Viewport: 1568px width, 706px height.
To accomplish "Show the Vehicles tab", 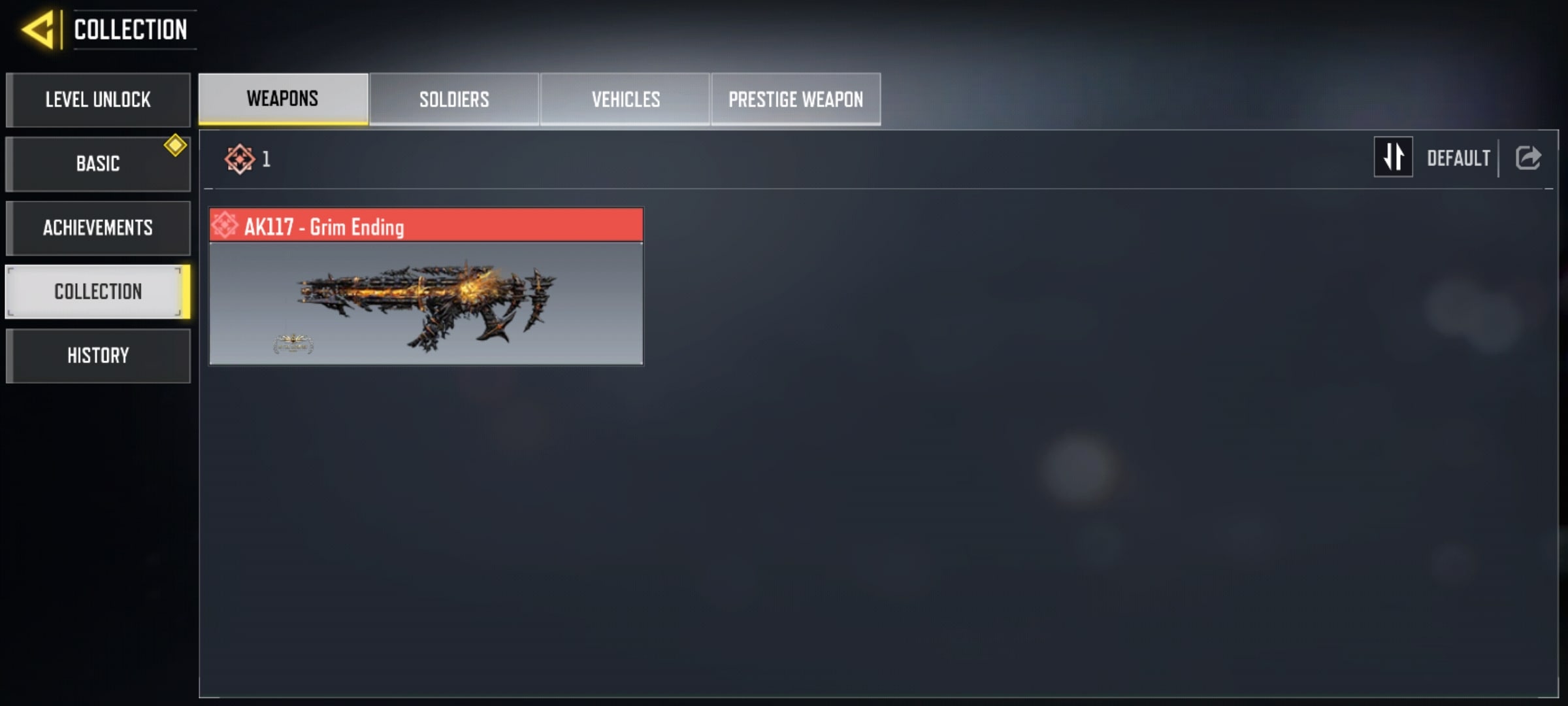I will pyautogui.click(x=625, y=99).
